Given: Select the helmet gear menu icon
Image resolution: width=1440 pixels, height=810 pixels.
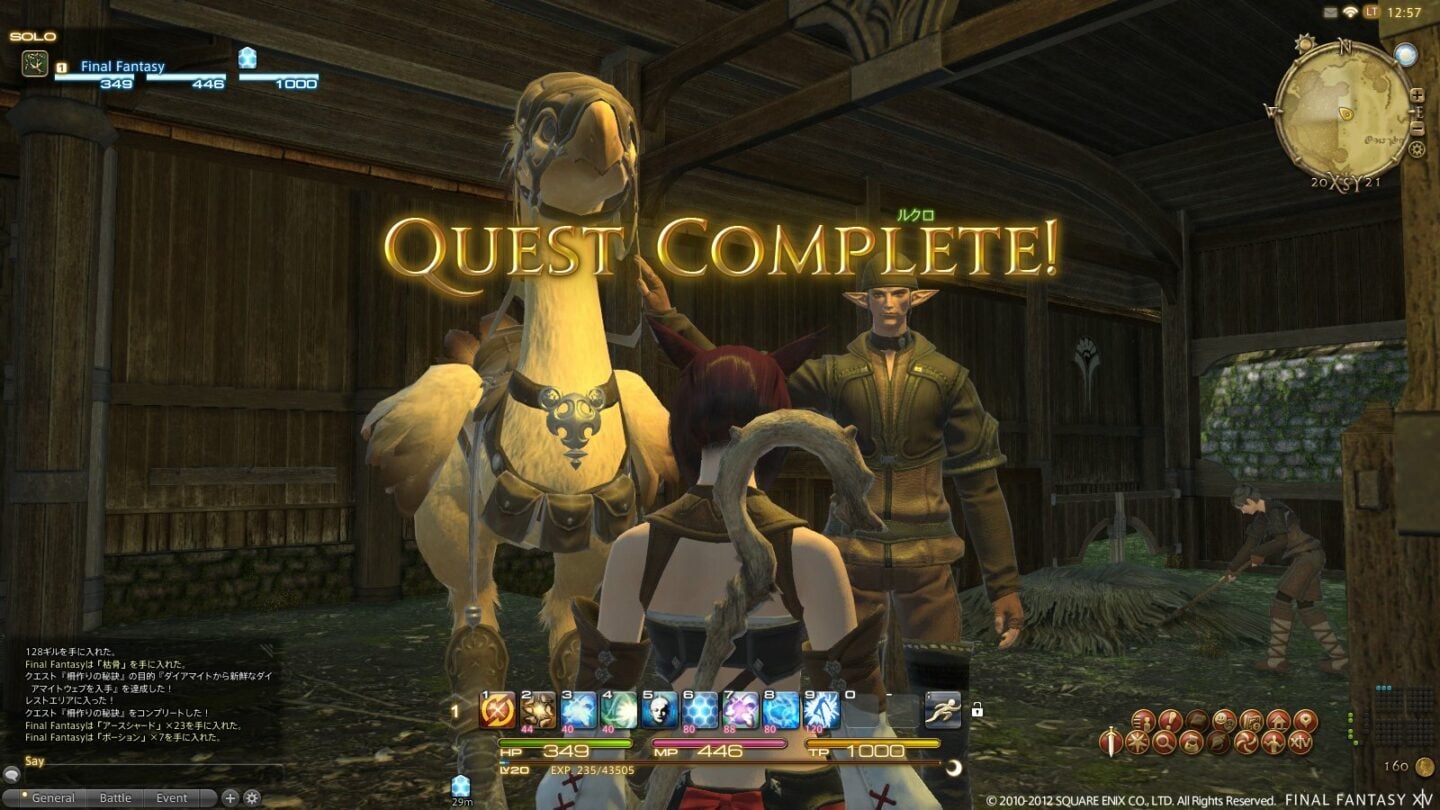Looking at the screenshot, I should [x=1215, y=742].
